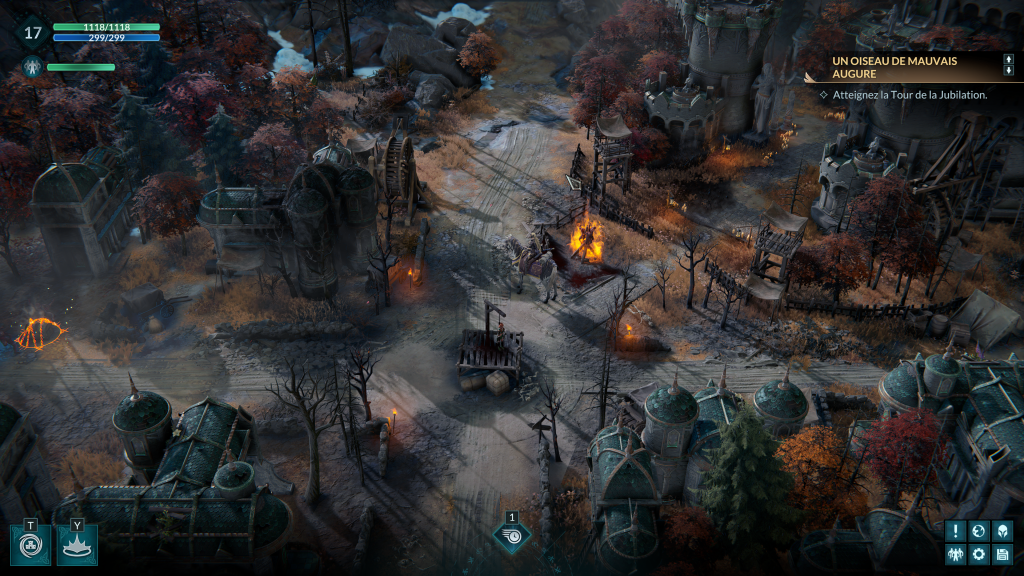The image size is (1024, 576).
Task: Cycle to previous quest with up arrow
Action: 1008,60
